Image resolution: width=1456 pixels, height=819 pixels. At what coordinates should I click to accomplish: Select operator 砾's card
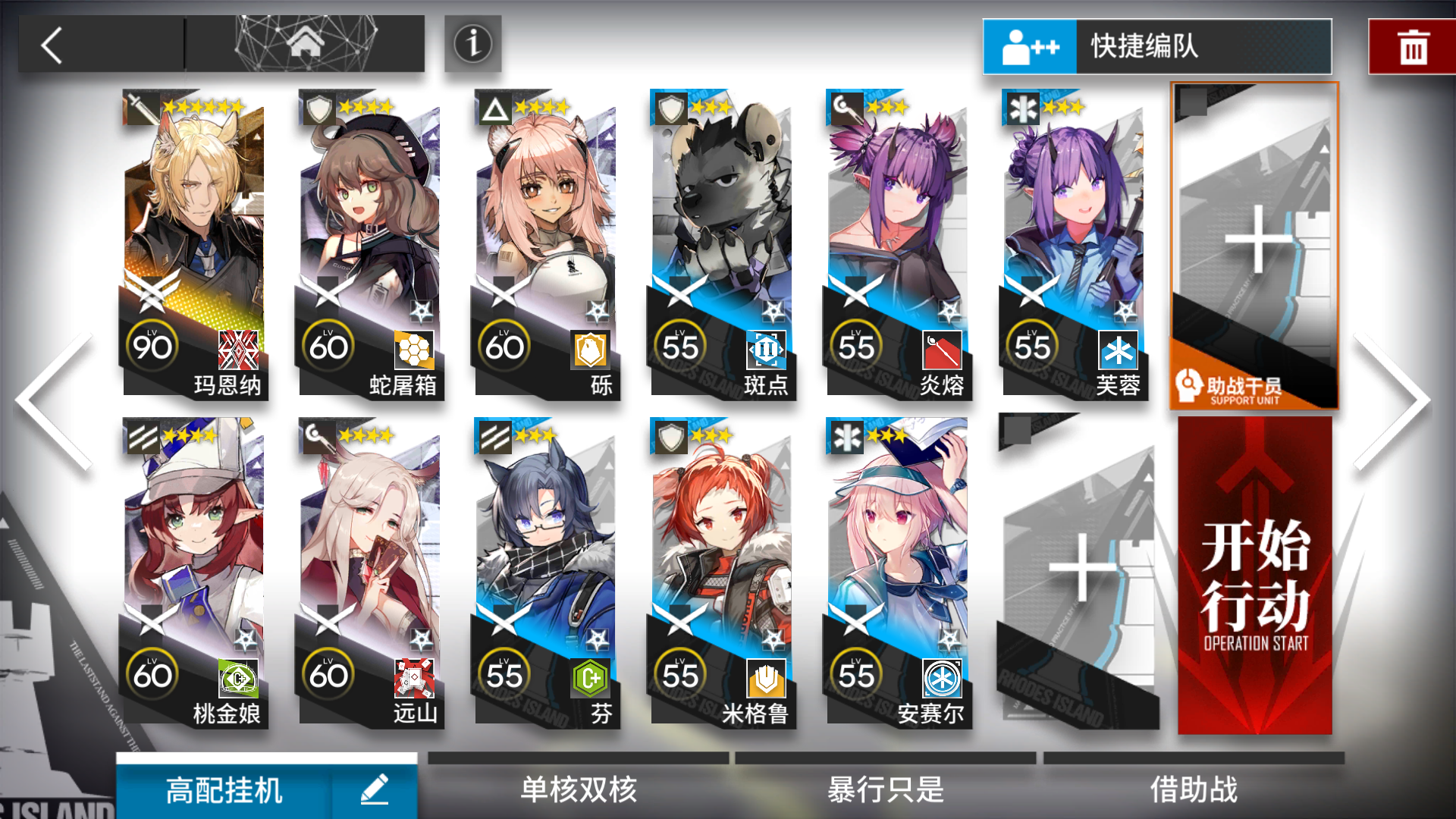(548, 243)
